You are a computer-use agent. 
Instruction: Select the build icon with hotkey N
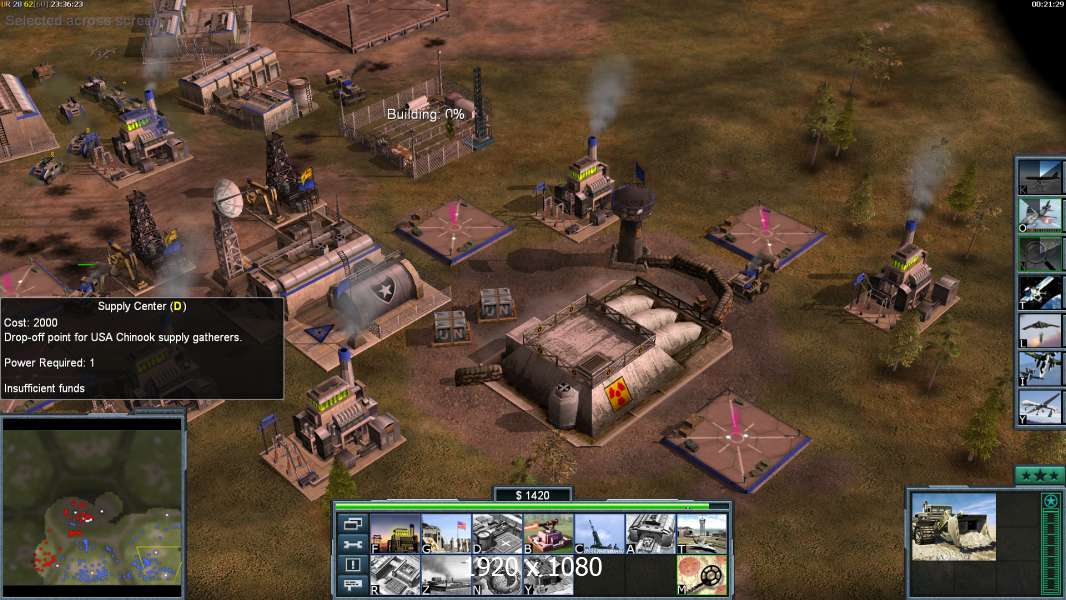tap(497, 574)
